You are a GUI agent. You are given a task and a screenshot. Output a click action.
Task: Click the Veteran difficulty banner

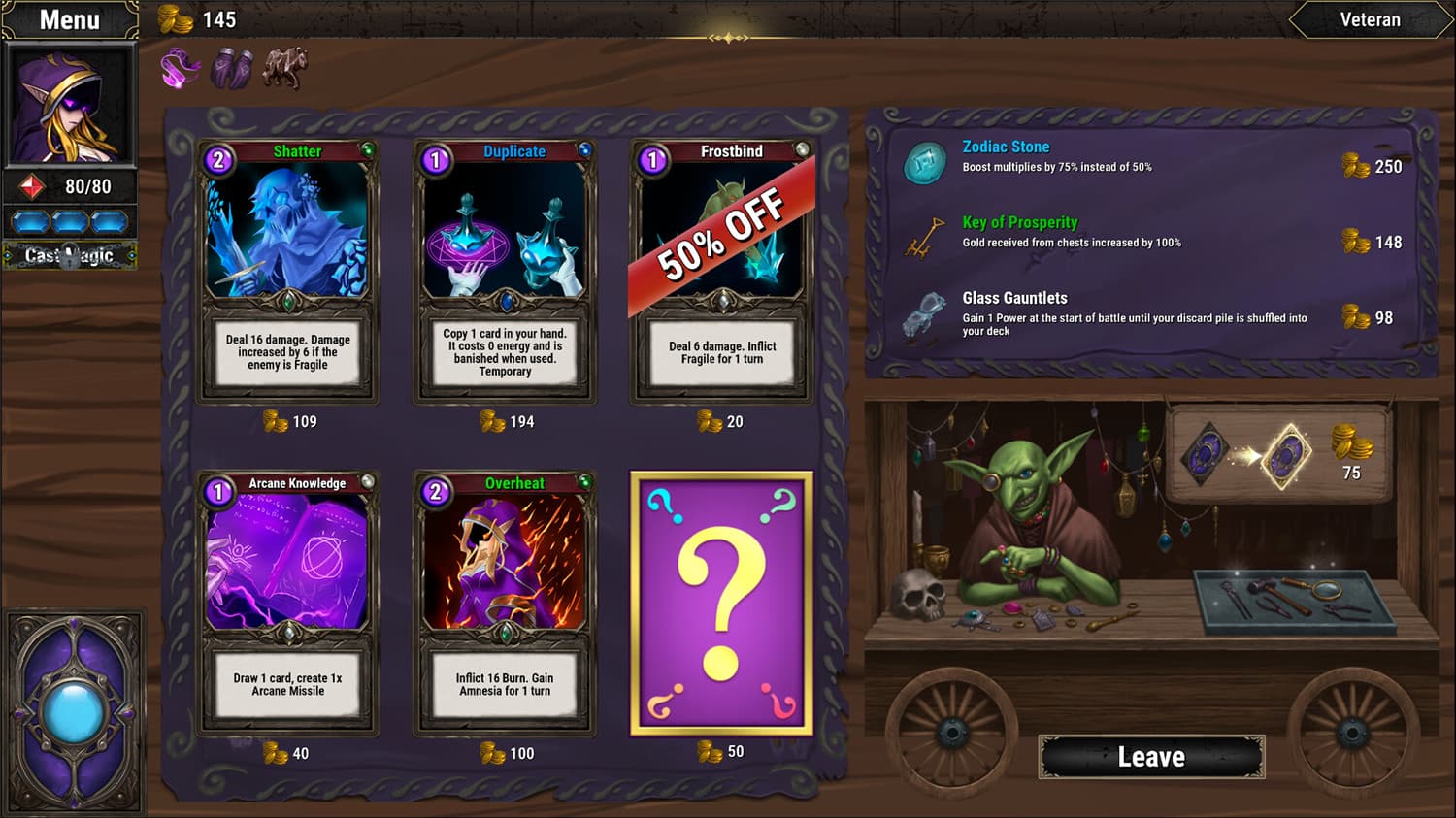[1370, 19]
